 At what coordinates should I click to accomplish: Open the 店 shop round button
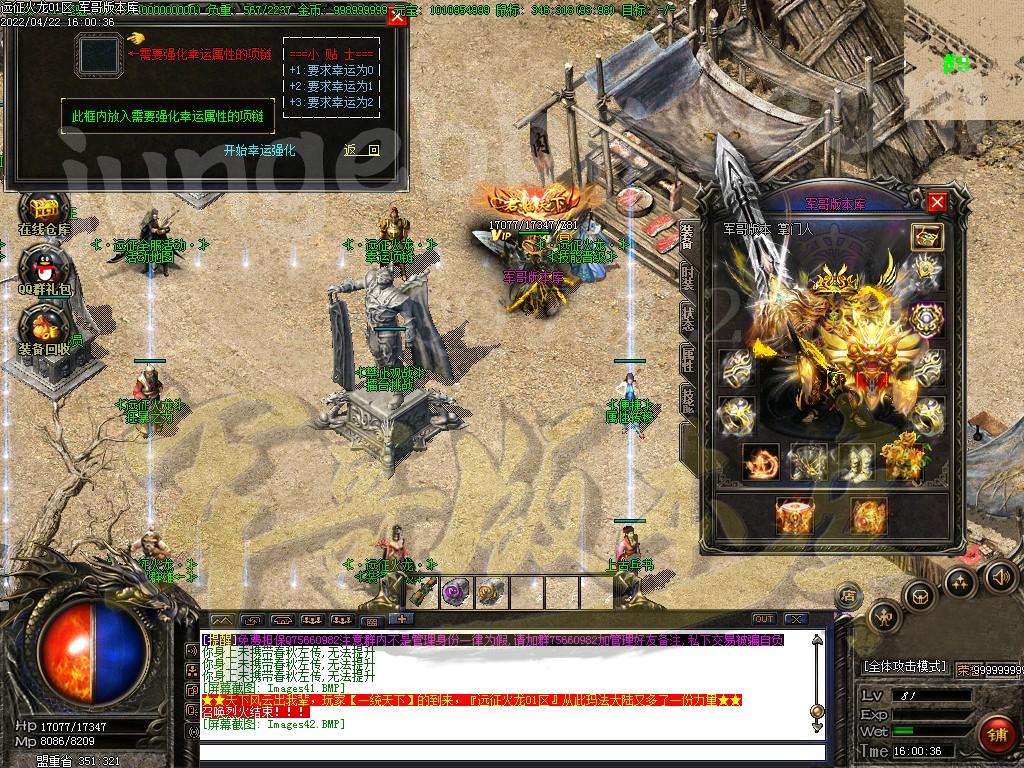pyautogui.click(x=847, y=595)
